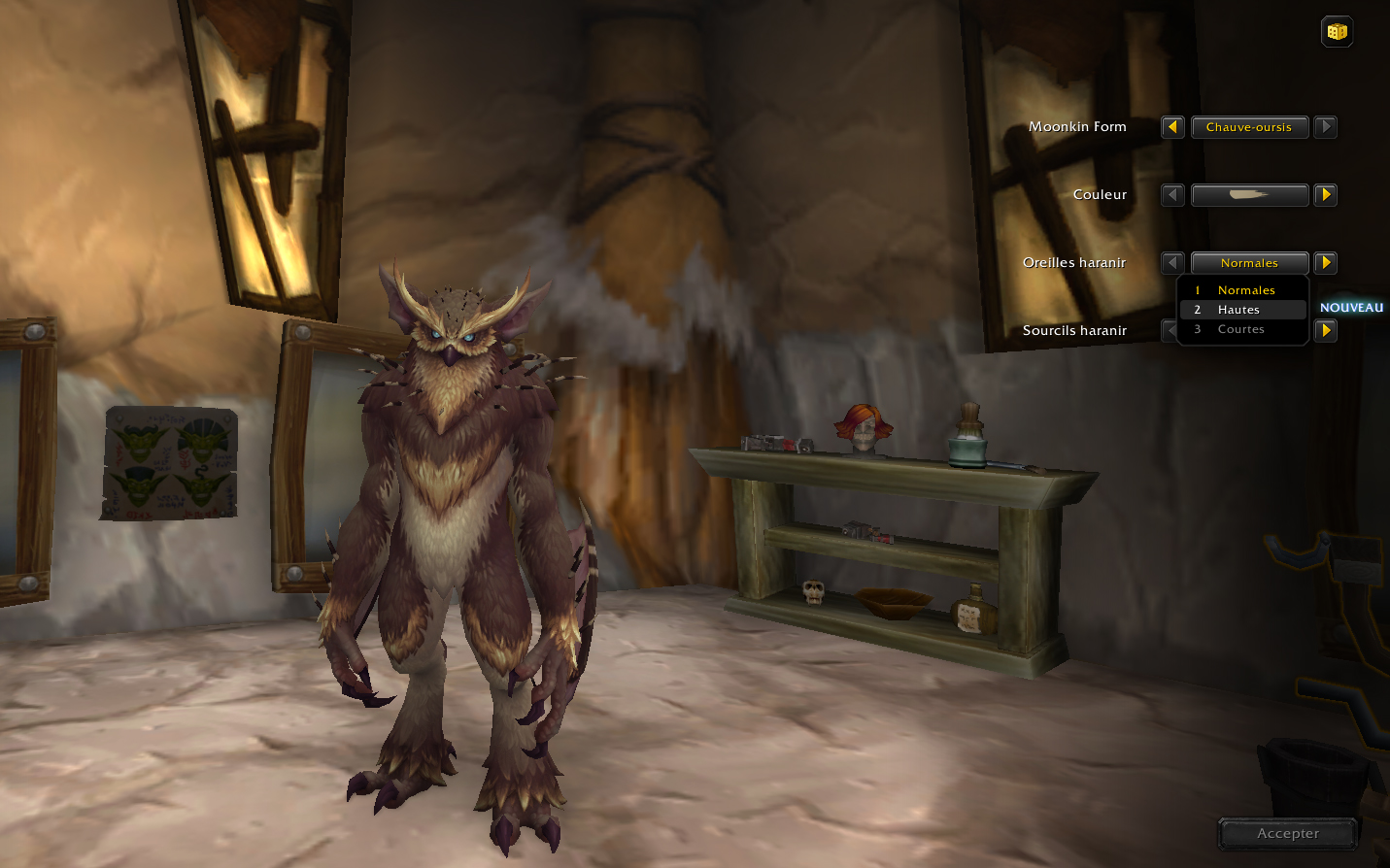Select previous Moonkin Form option

click(x=1172, y=127)
